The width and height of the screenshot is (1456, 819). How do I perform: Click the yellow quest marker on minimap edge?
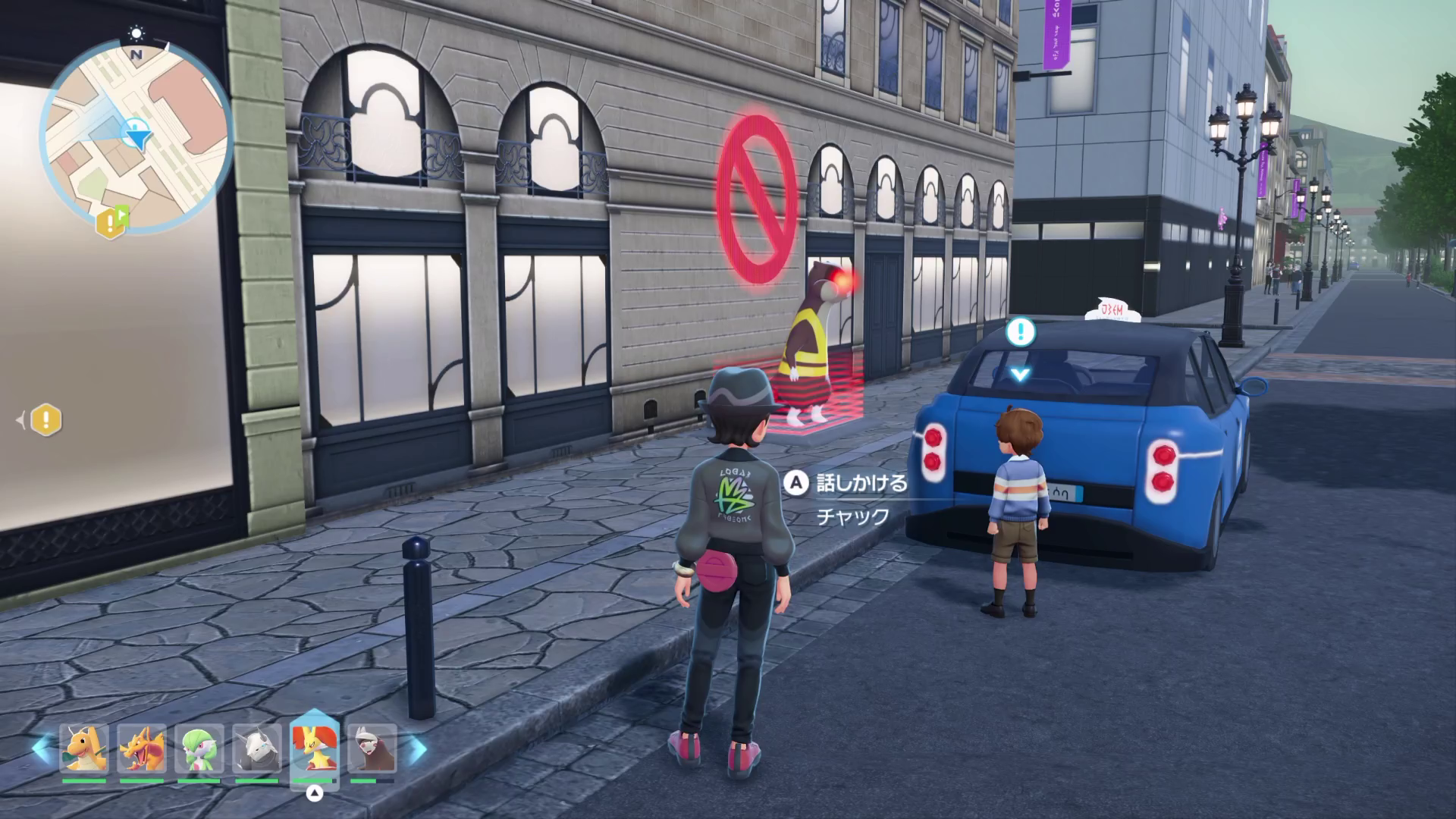pyautogui.click(x=111, y=221)
